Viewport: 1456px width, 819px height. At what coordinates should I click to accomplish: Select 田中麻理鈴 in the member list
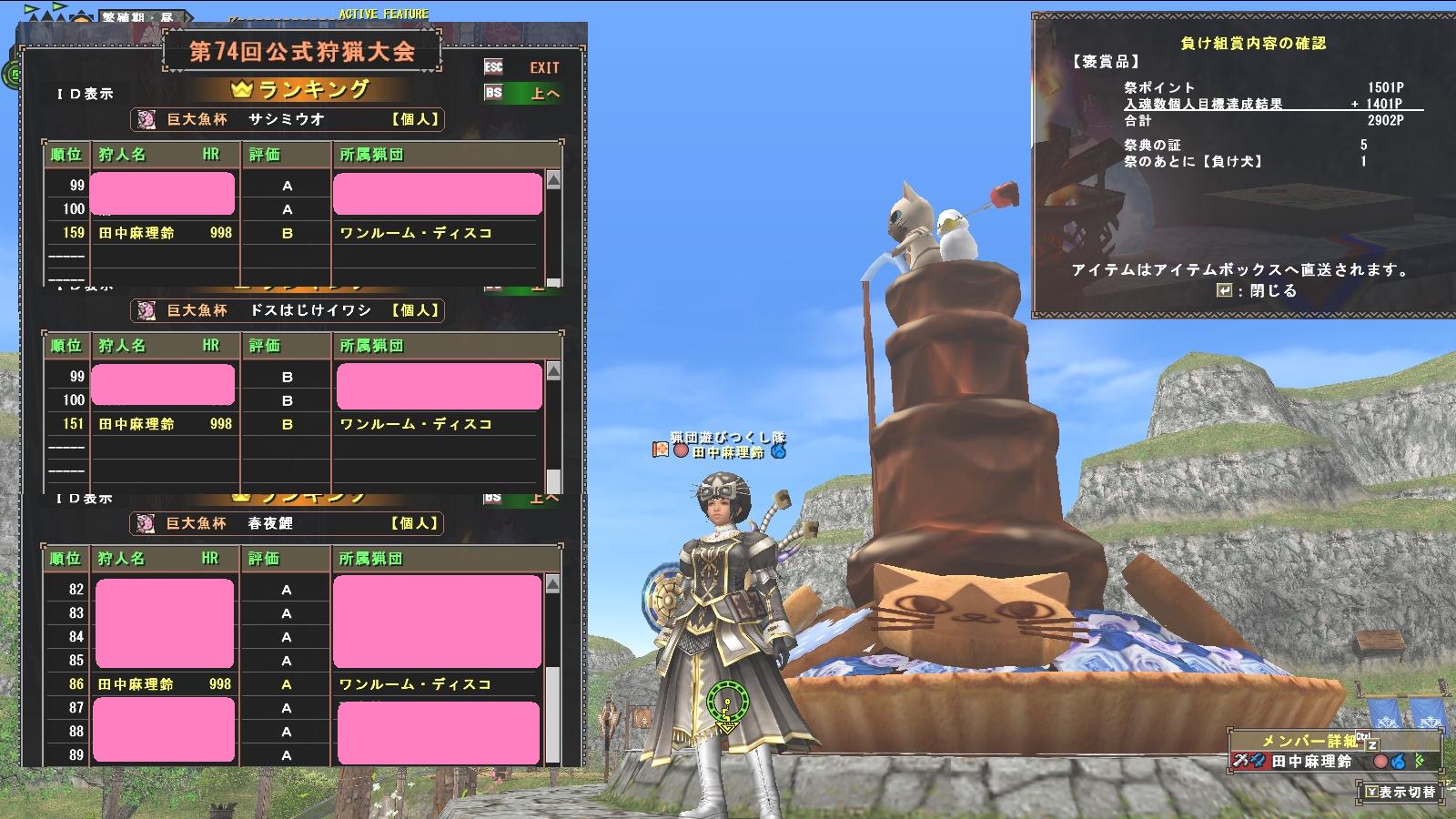coord(1311,762)
